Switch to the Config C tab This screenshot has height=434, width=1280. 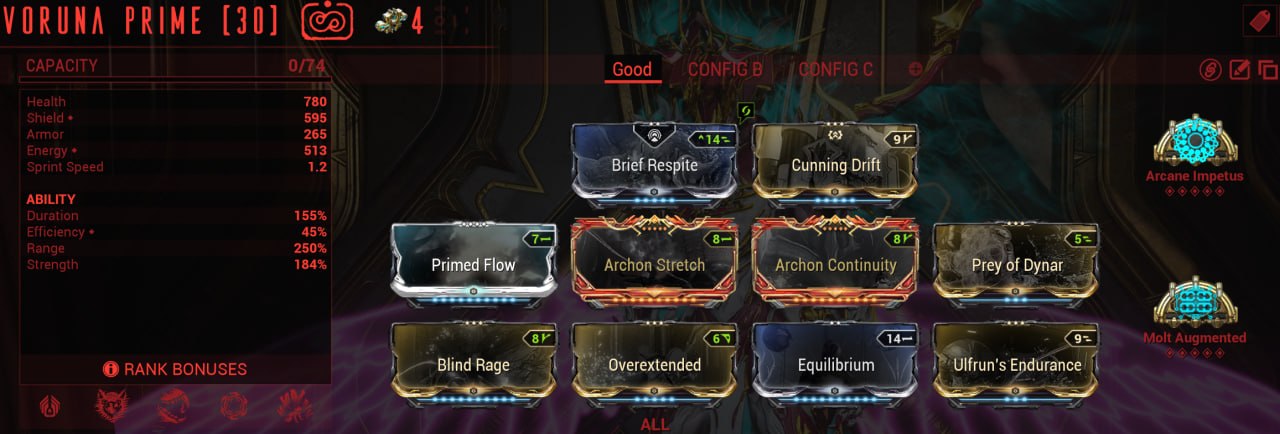click(835, 69)
